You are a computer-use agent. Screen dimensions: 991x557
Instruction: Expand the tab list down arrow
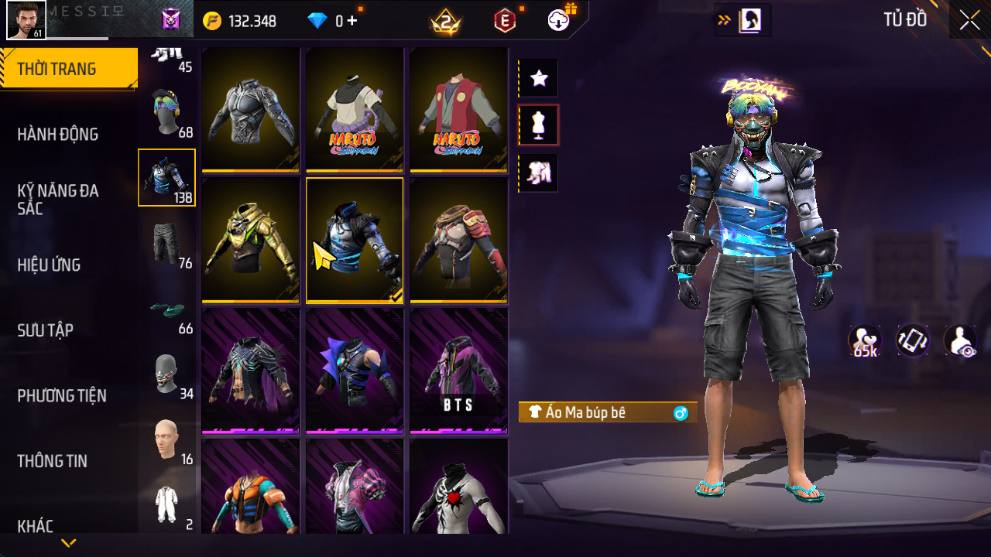[x=69, y=543]
